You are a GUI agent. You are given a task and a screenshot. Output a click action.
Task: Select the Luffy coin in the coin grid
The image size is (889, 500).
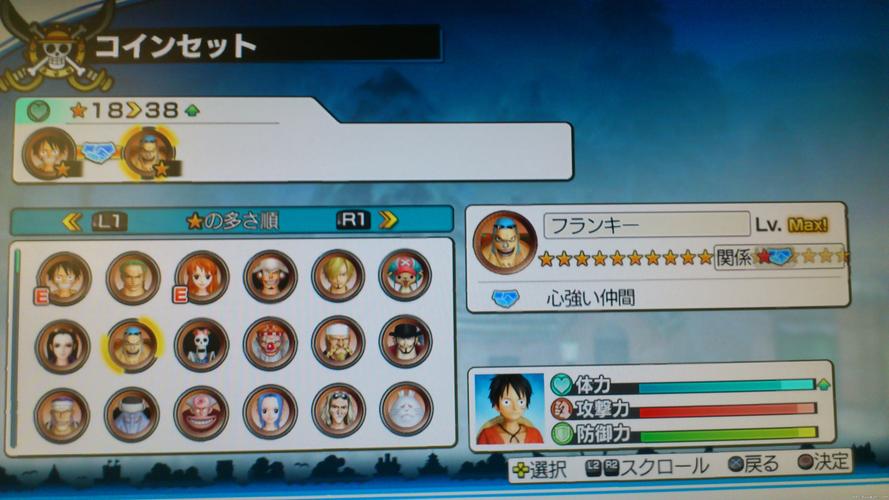pos(64,276)
